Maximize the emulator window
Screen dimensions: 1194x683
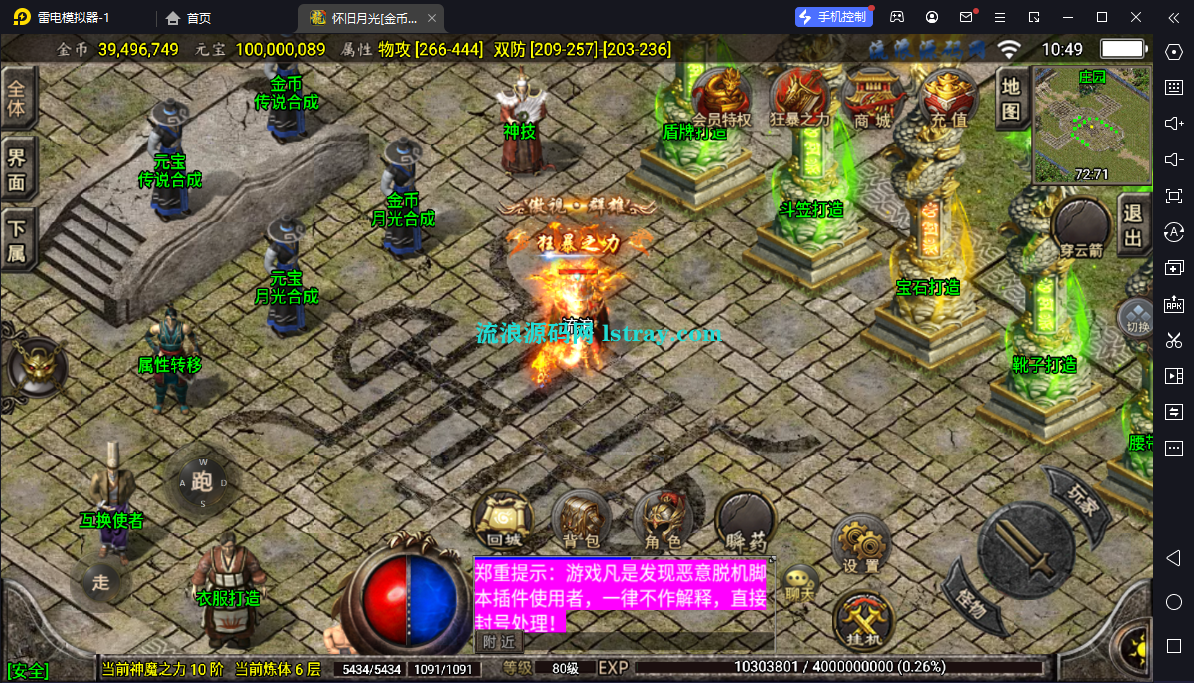pos(1102,17)
